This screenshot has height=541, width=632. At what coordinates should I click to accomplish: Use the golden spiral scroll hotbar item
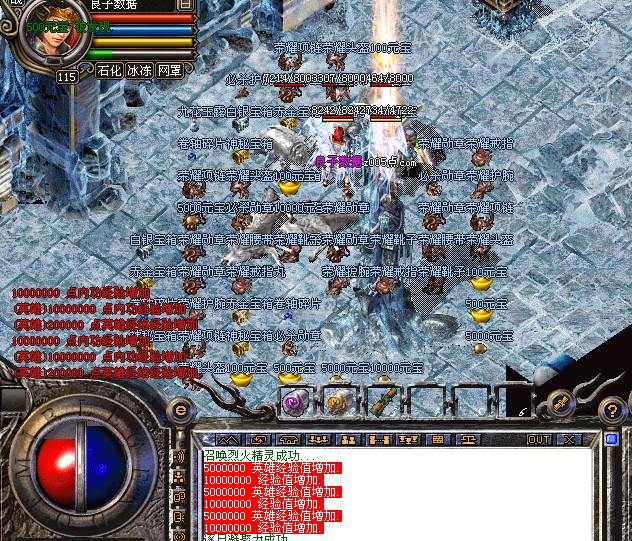coord(337,403)
